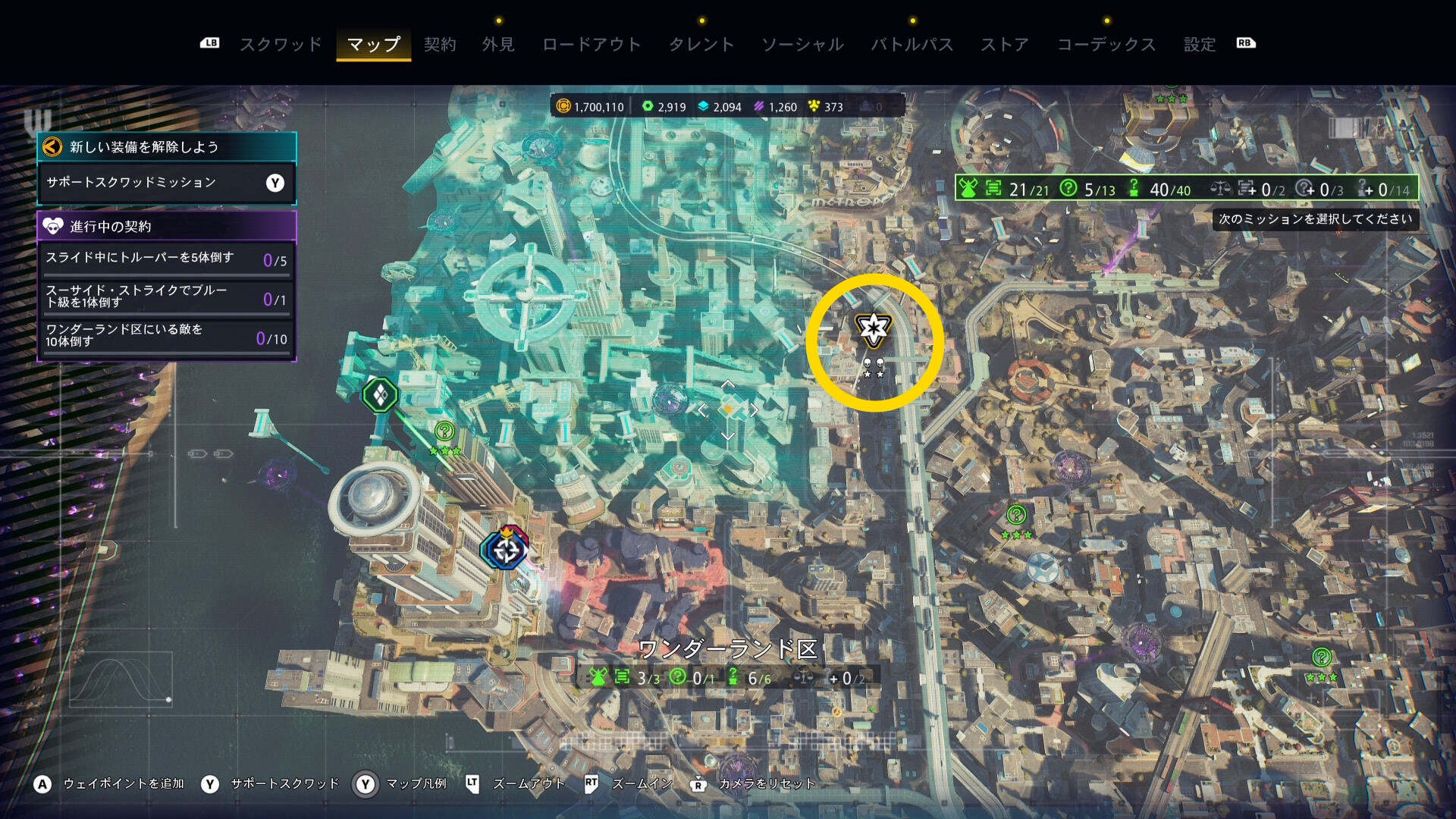
Task: Select the star mission marker in the yellow circle
Action: [x=874, y=329]
